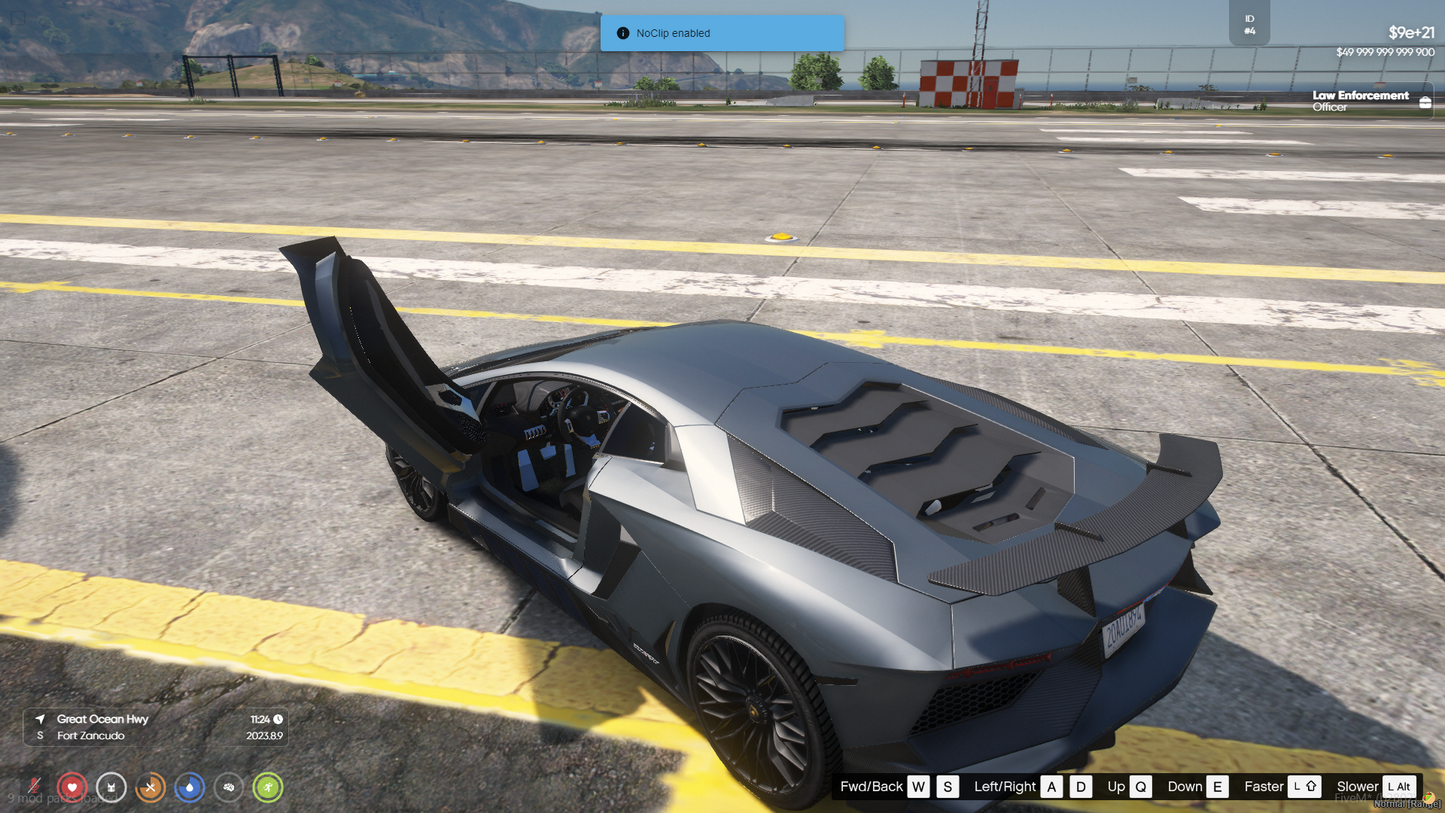Click the green running man stamina icon
Viewport: 1445px width, 813px height.
267,788
